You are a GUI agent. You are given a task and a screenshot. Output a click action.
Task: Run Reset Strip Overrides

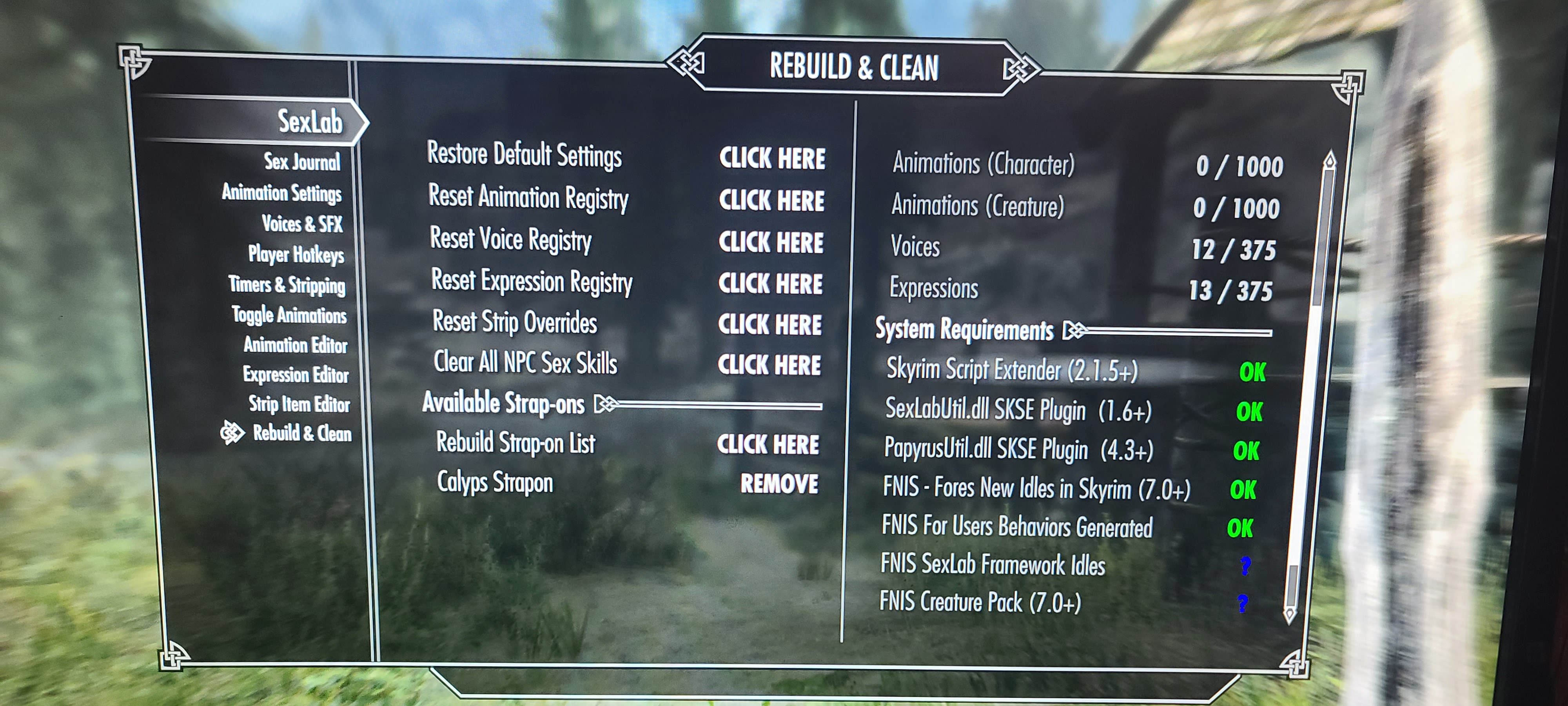tap(769, 325)
